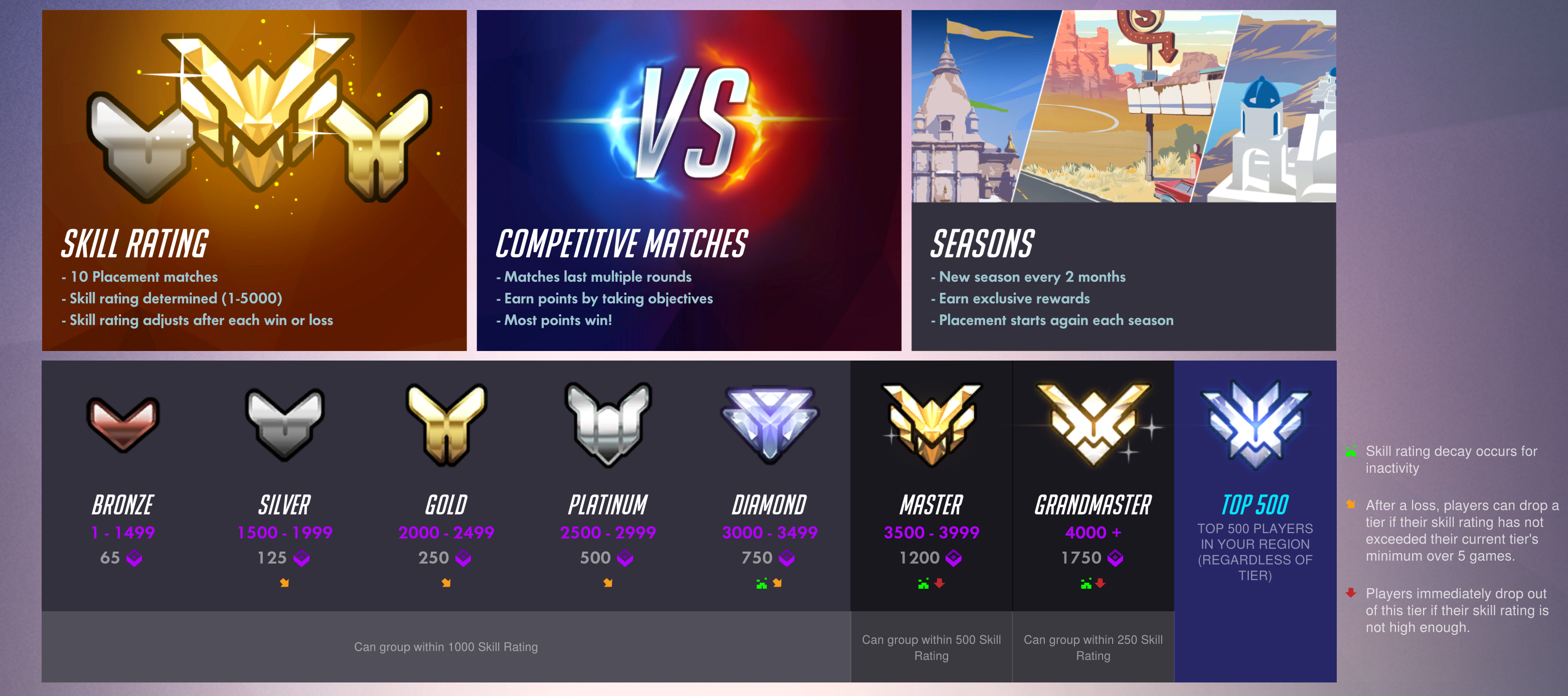1568x696 pixels.
Task: Select the Top 500 rank emblem
Action: (x=1255, y=426)
